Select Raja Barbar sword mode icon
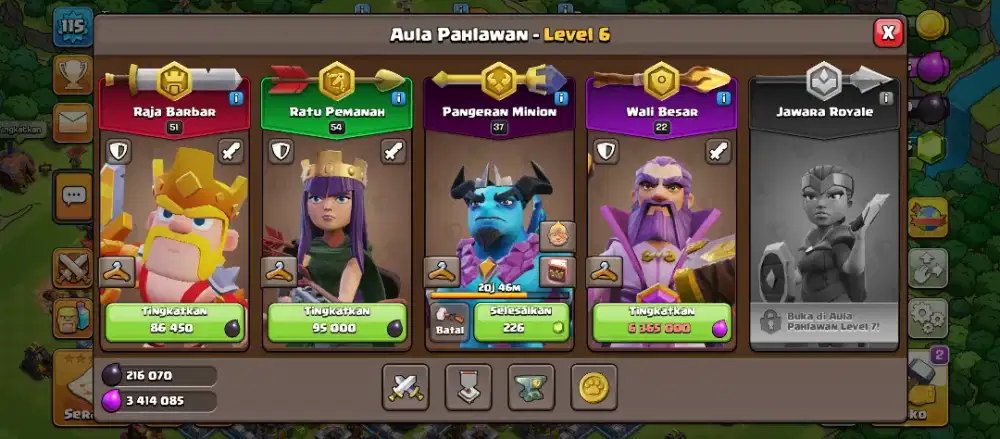This screenshot has width=1000, height=439. pyautogui.click(x=231, y=152)
